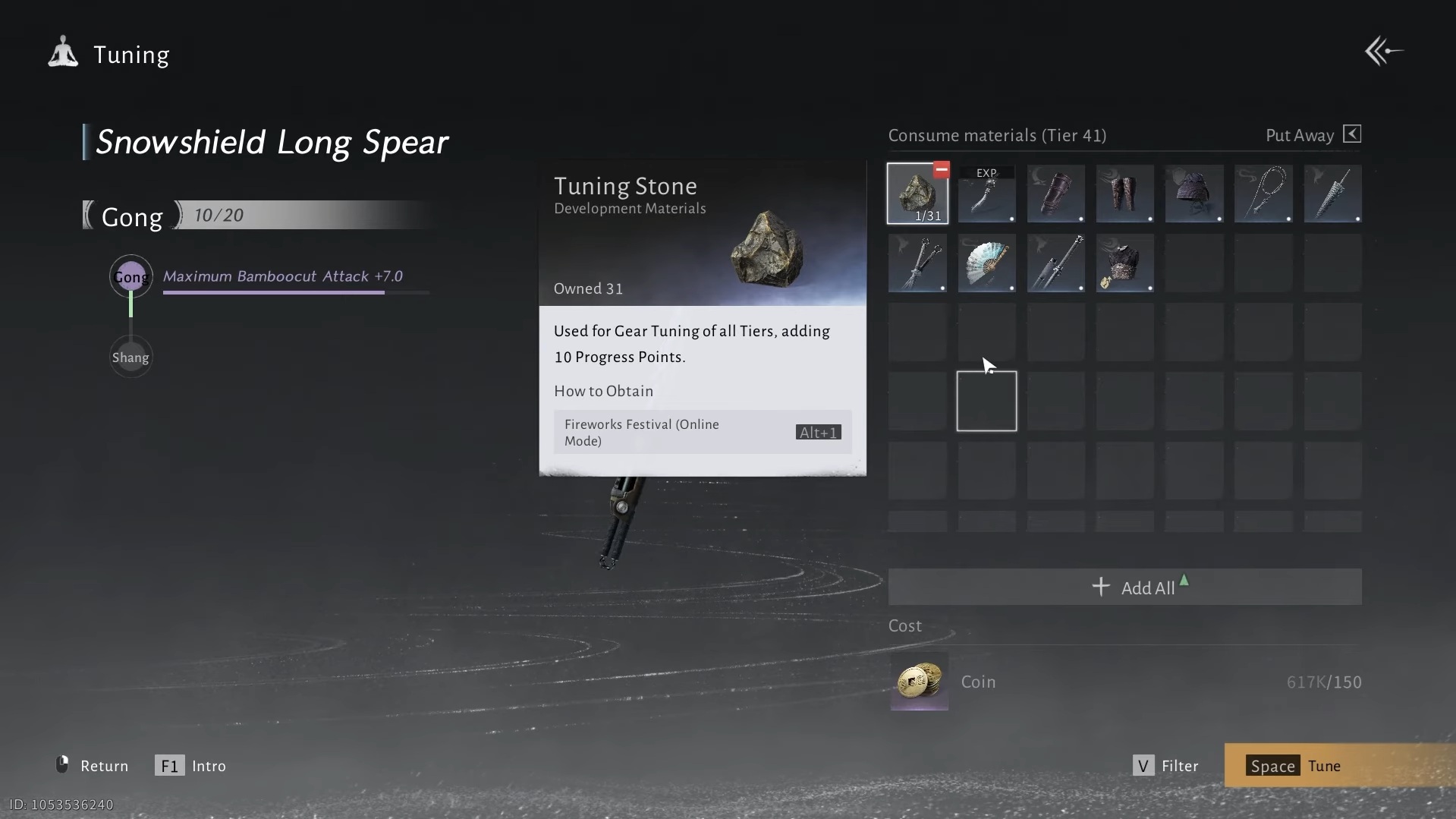
Task: Expand the Gong tier selector chevron
Action: click(x=178, y=215)
